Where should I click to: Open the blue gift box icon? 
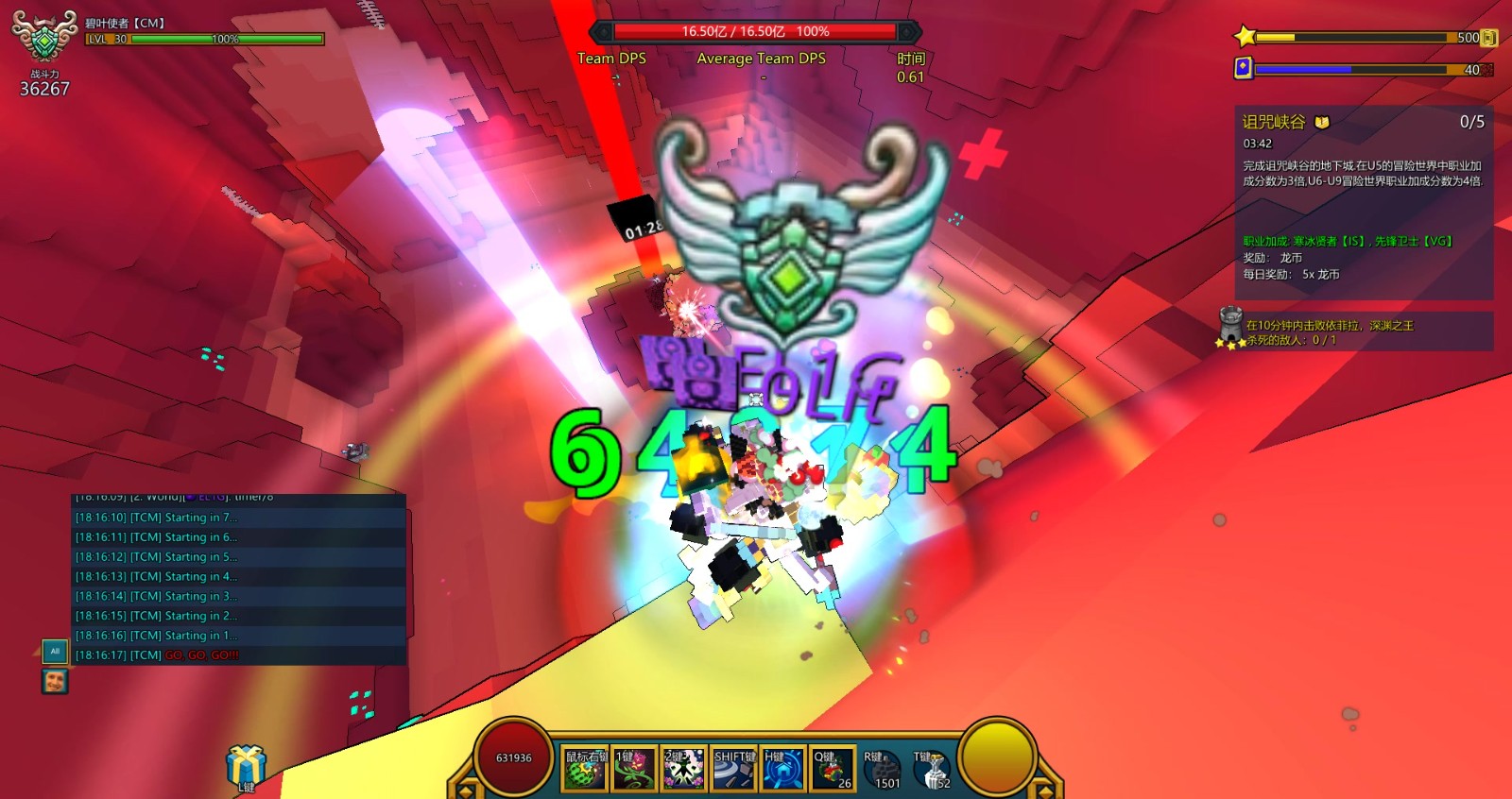coord(246,766)
